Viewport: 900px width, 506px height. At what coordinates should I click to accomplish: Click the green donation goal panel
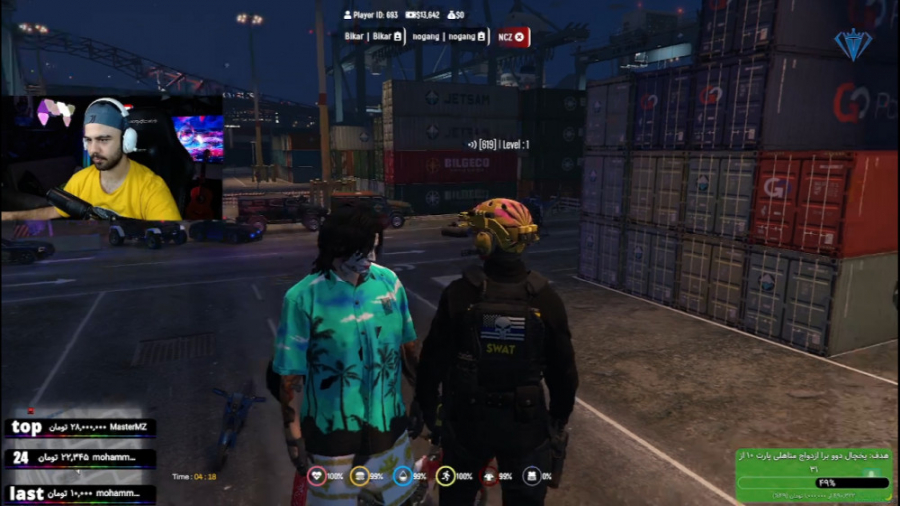click(x=813, y=474)
